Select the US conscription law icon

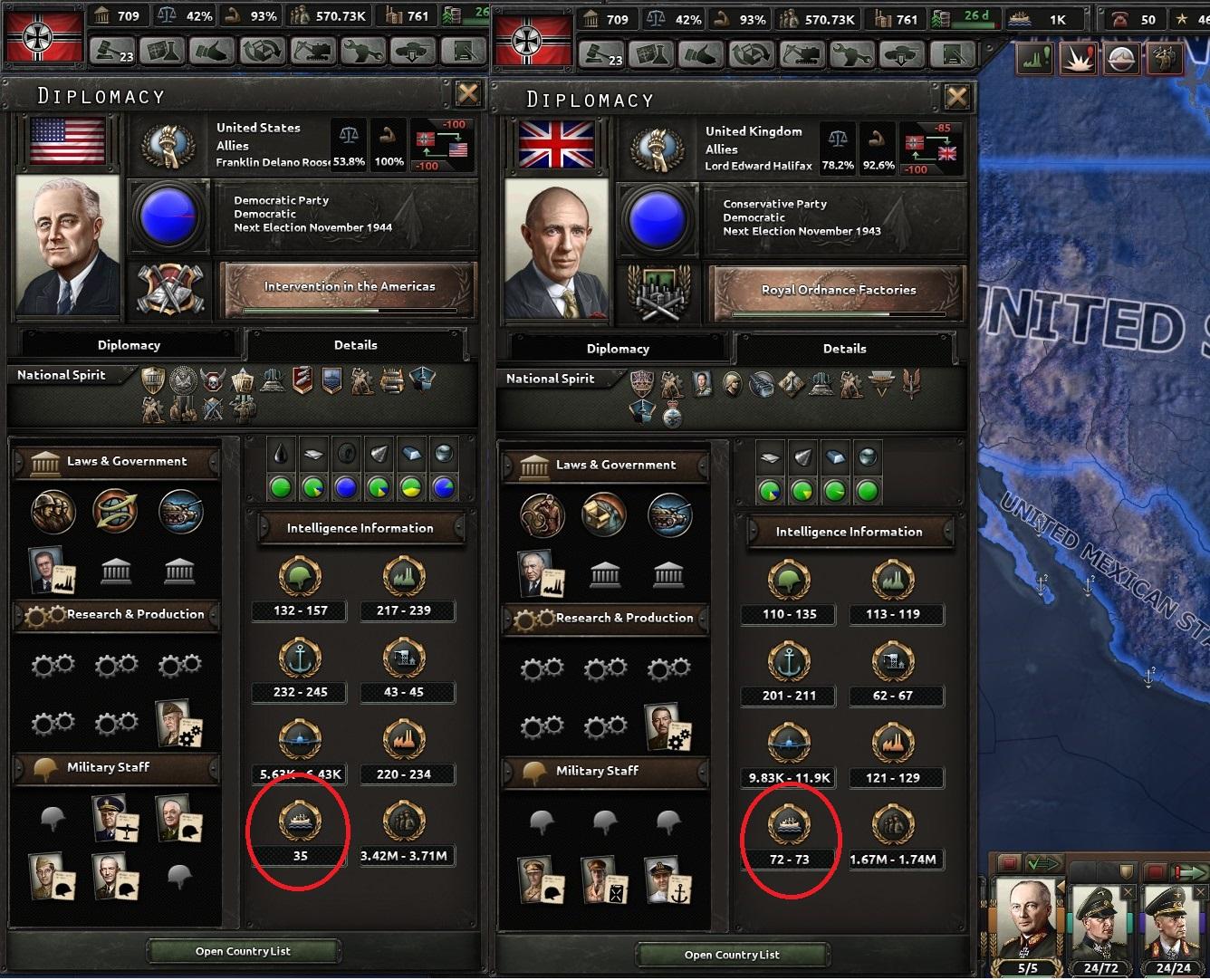(x=53, y=512)
